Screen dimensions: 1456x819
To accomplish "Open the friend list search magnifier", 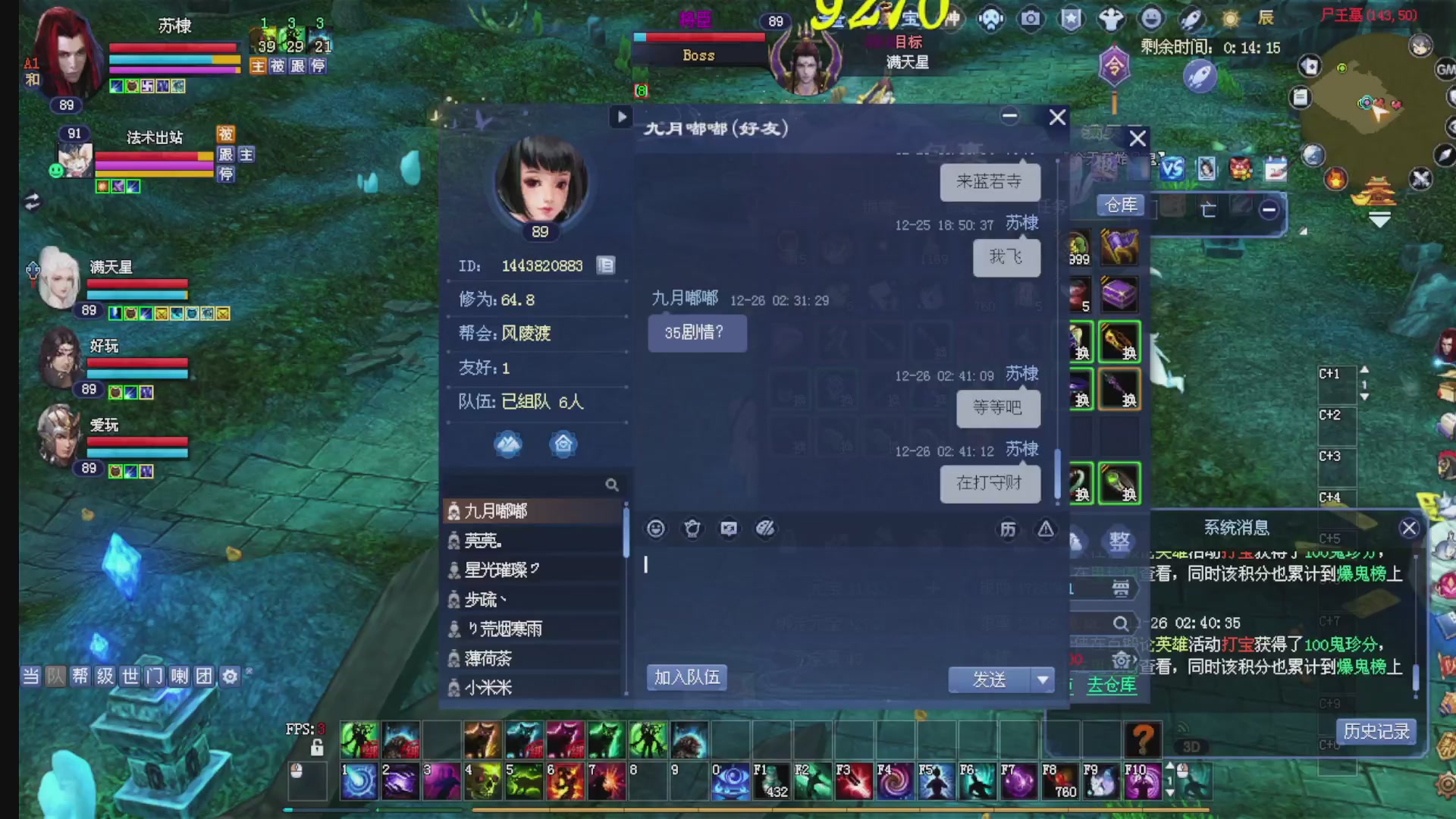I will pos(612,485).
